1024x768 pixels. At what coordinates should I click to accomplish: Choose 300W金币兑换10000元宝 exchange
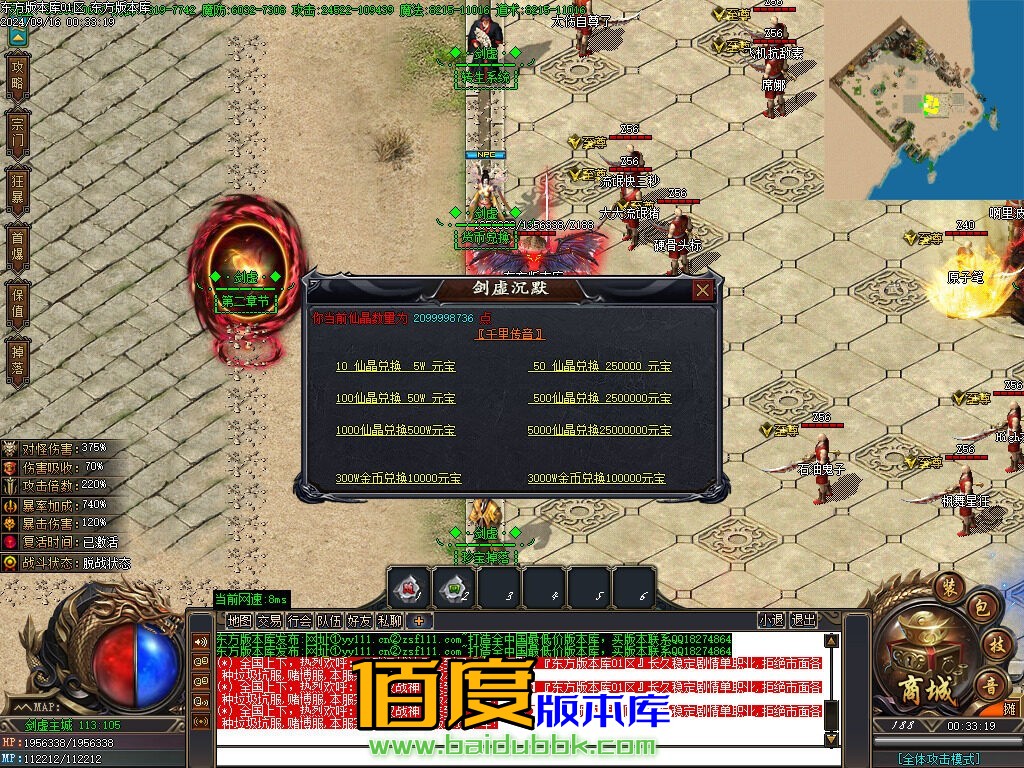[398, 479]
